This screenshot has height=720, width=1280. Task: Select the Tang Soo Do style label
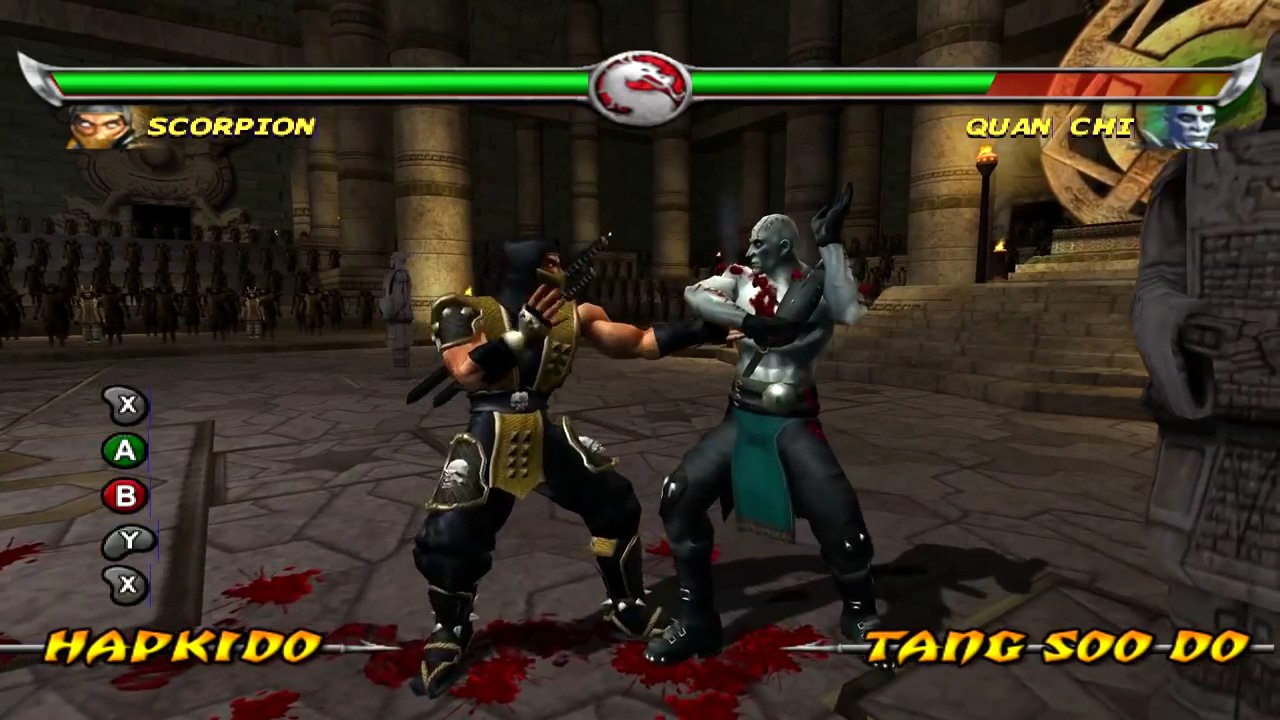tap(1057, 647)
